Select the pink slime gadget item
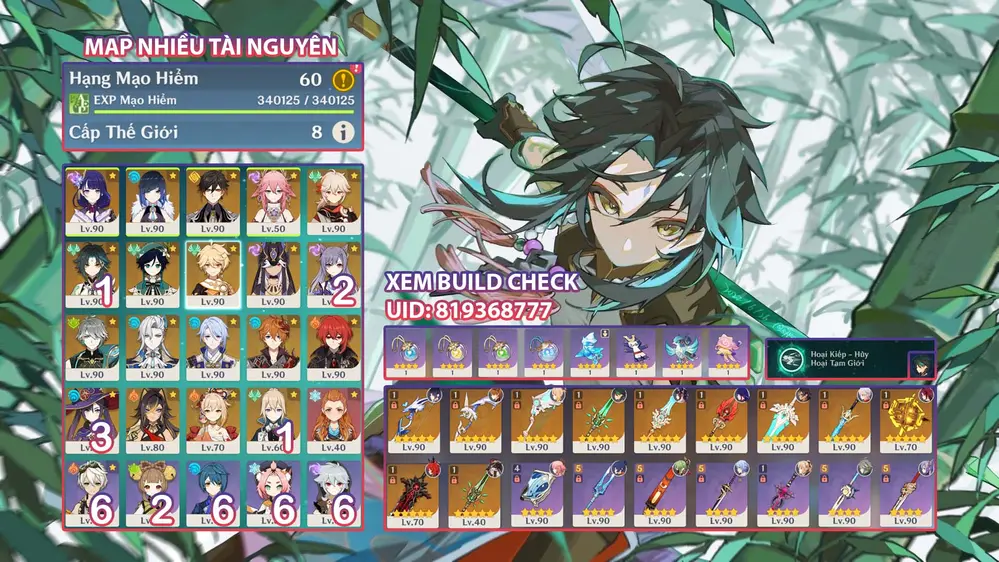This screenshot has height=562, width=999. 723,352
